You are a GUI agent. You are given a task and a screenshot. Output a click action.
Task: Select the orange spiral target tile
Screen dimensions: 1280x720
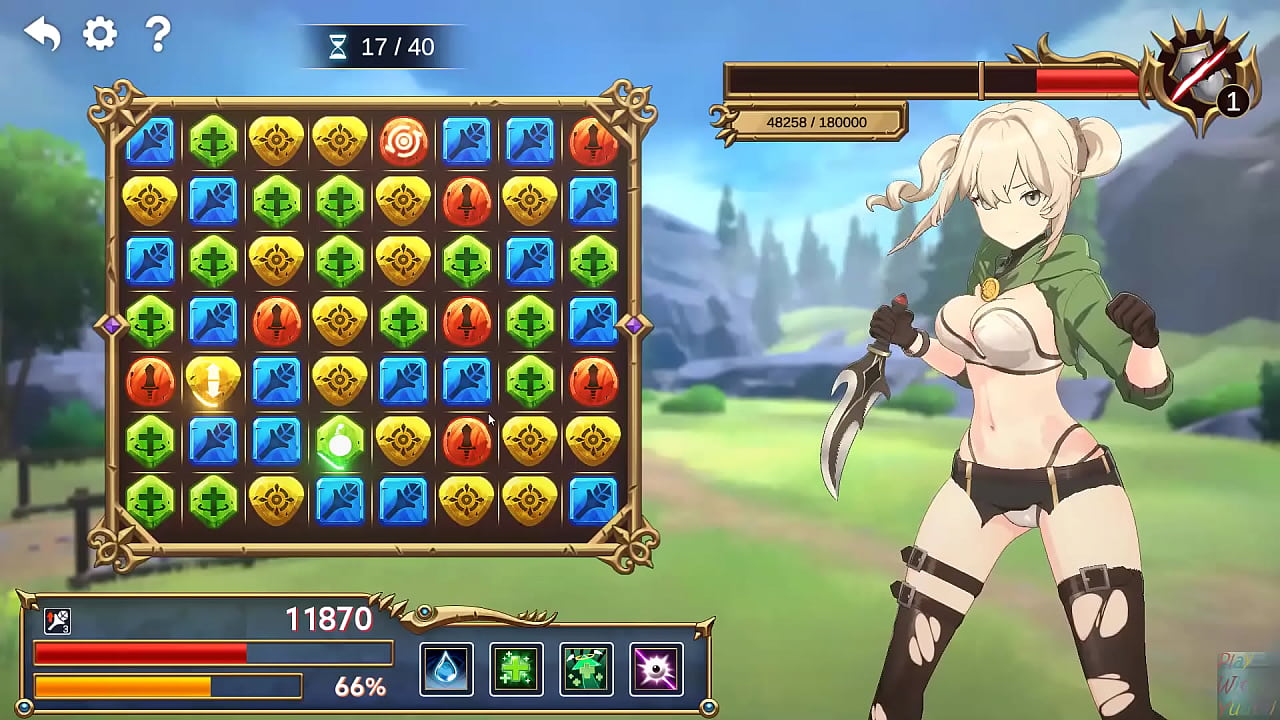(403, 141)
